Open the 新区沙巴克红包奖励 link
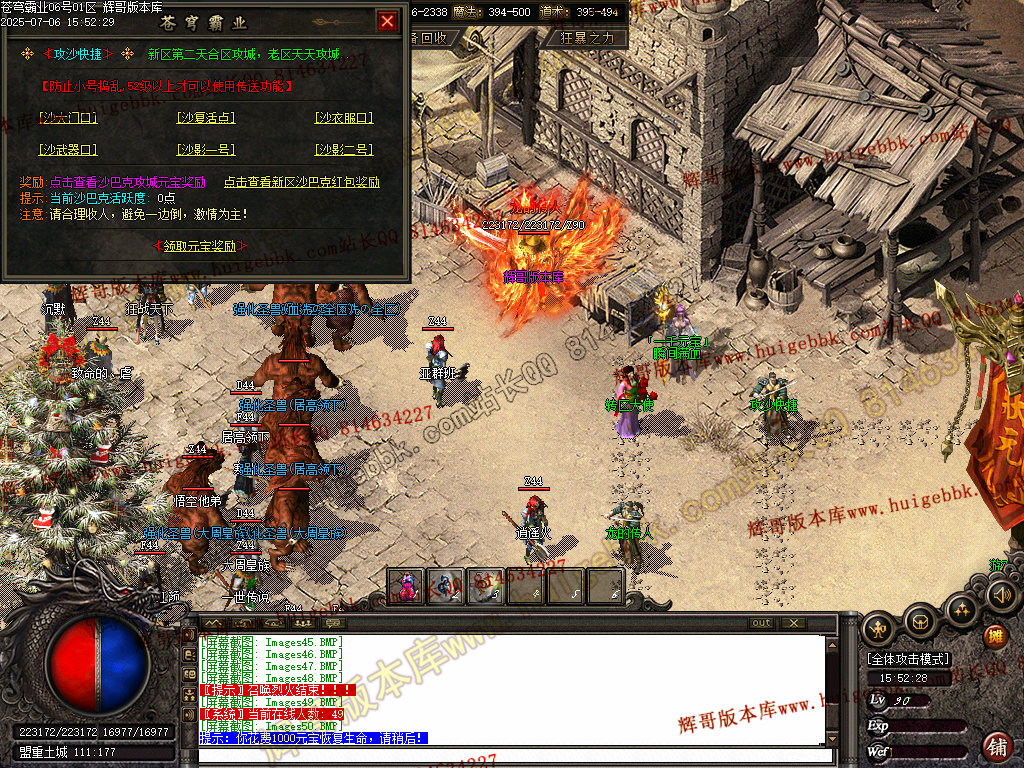 [x=301, y=183]
